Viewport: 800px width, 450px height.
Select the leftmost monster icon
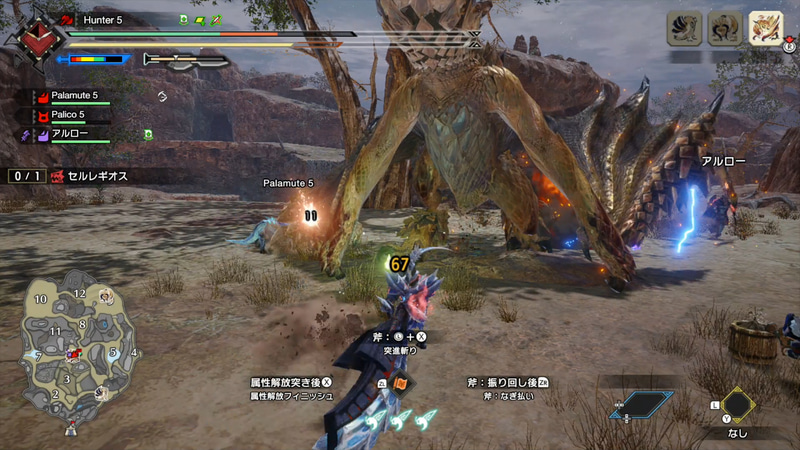coord(684,28)
